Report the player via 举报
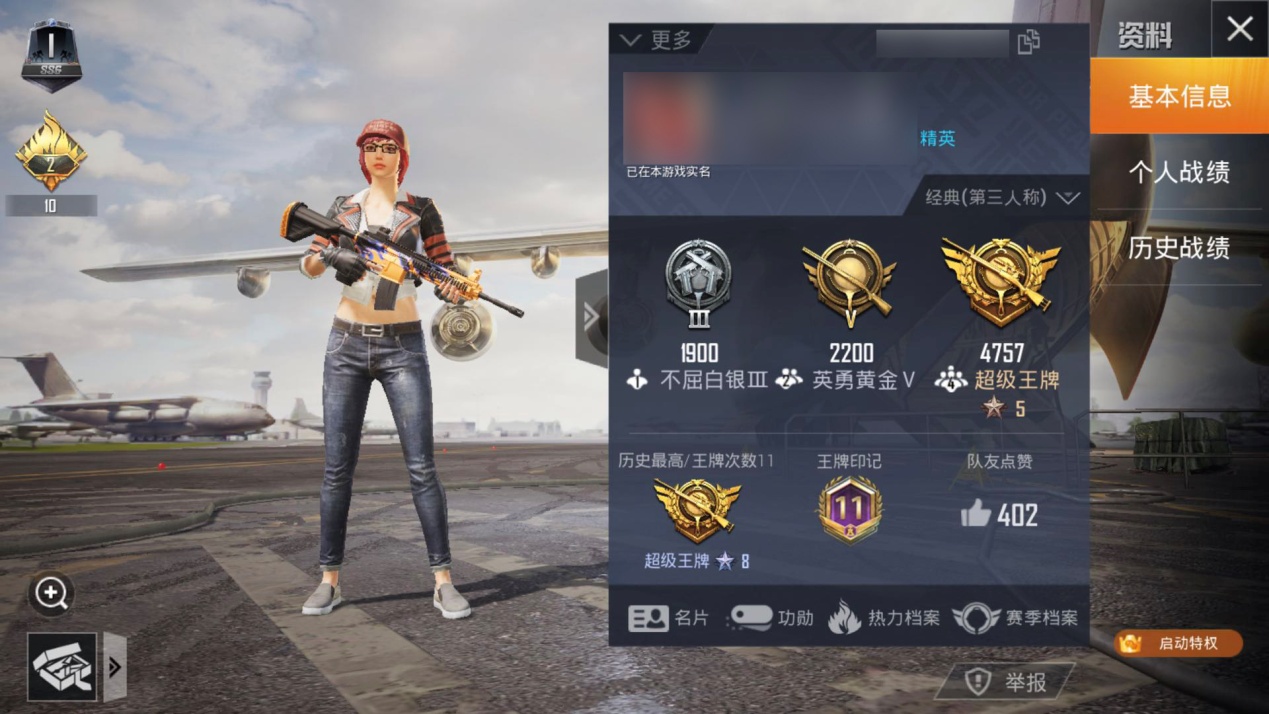The width and height of the screenshot is (1269, 714). click(1006, 682)
